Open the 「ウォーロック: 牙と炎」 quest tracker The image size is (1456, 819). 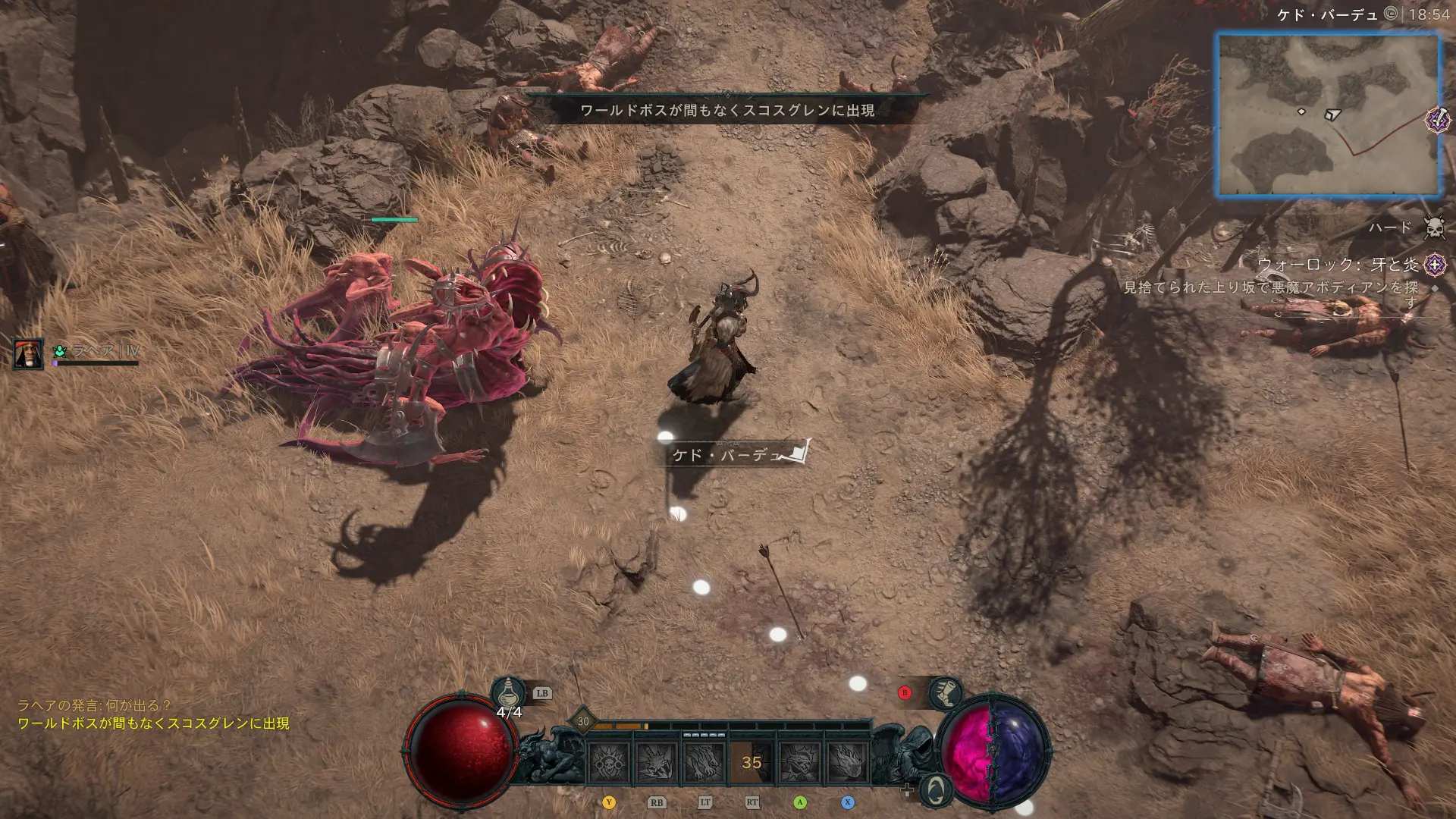[x=1338, y=265]
